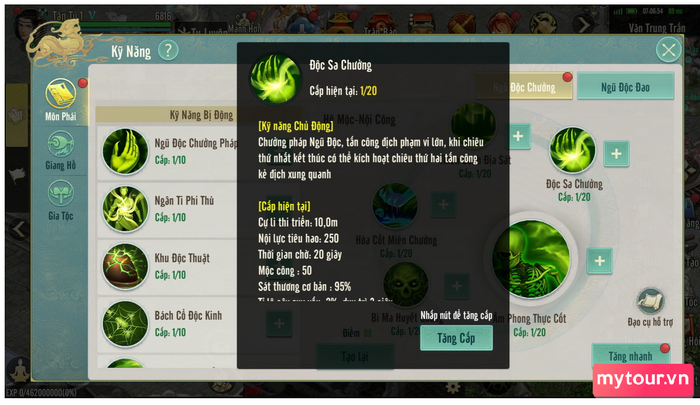Switch to the Gia Tộc tab
The width and height of the screenshot is (700, 405).
click(60, 195)
